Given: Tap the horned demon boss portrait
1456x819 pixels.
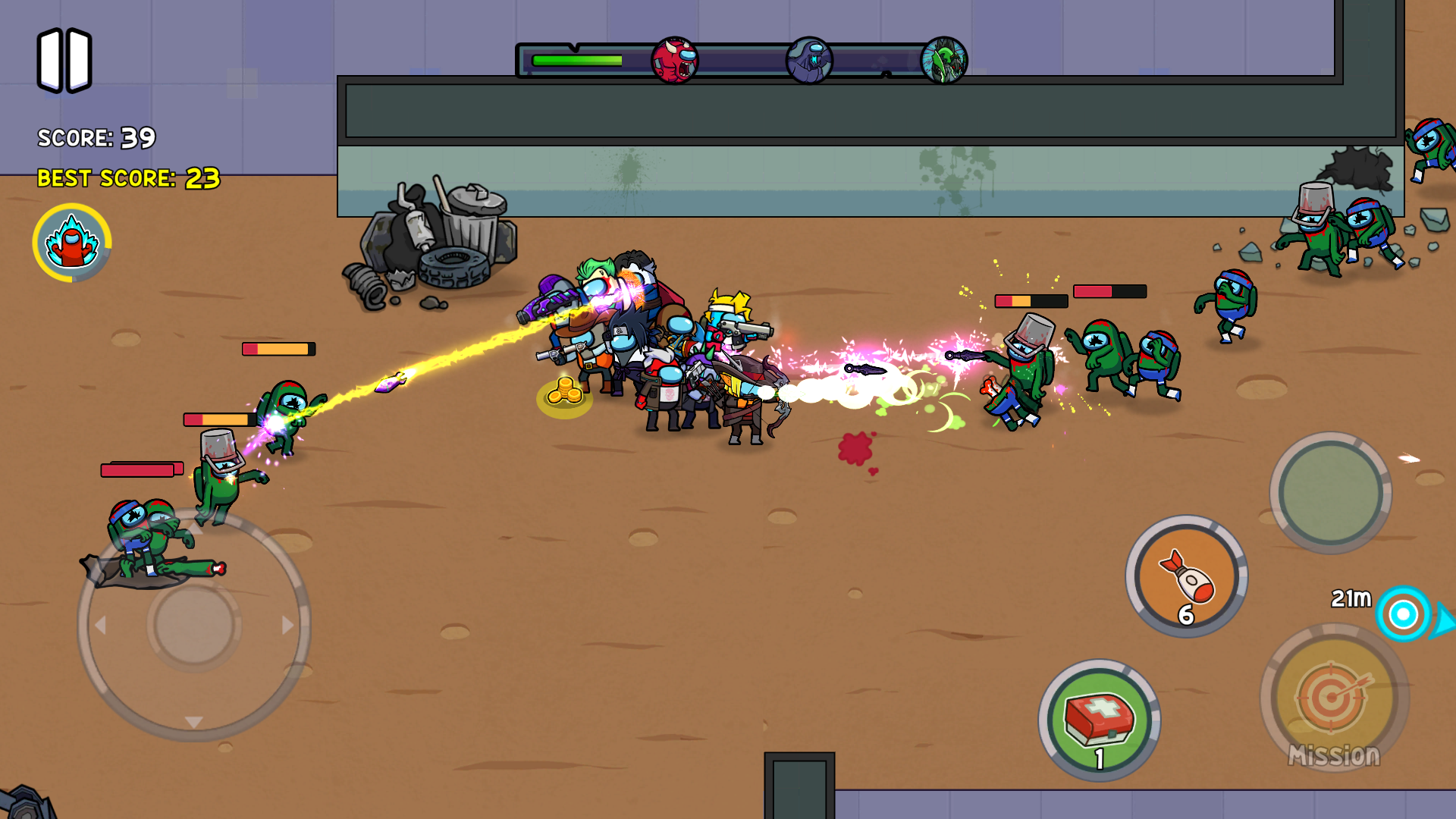Looking at the screenshot, I should (x=676, y=59).
